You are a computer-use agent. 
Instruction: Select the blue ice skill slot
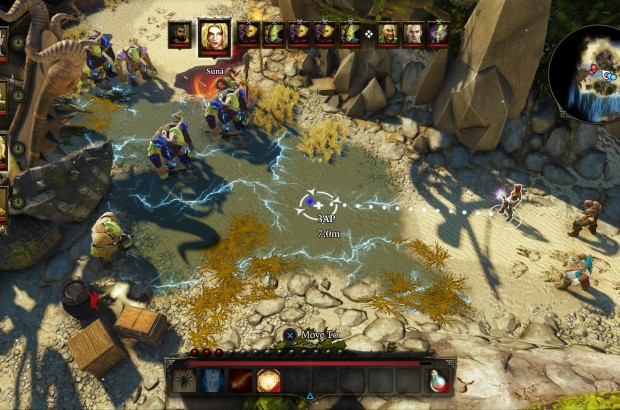[x=213, y=379]
